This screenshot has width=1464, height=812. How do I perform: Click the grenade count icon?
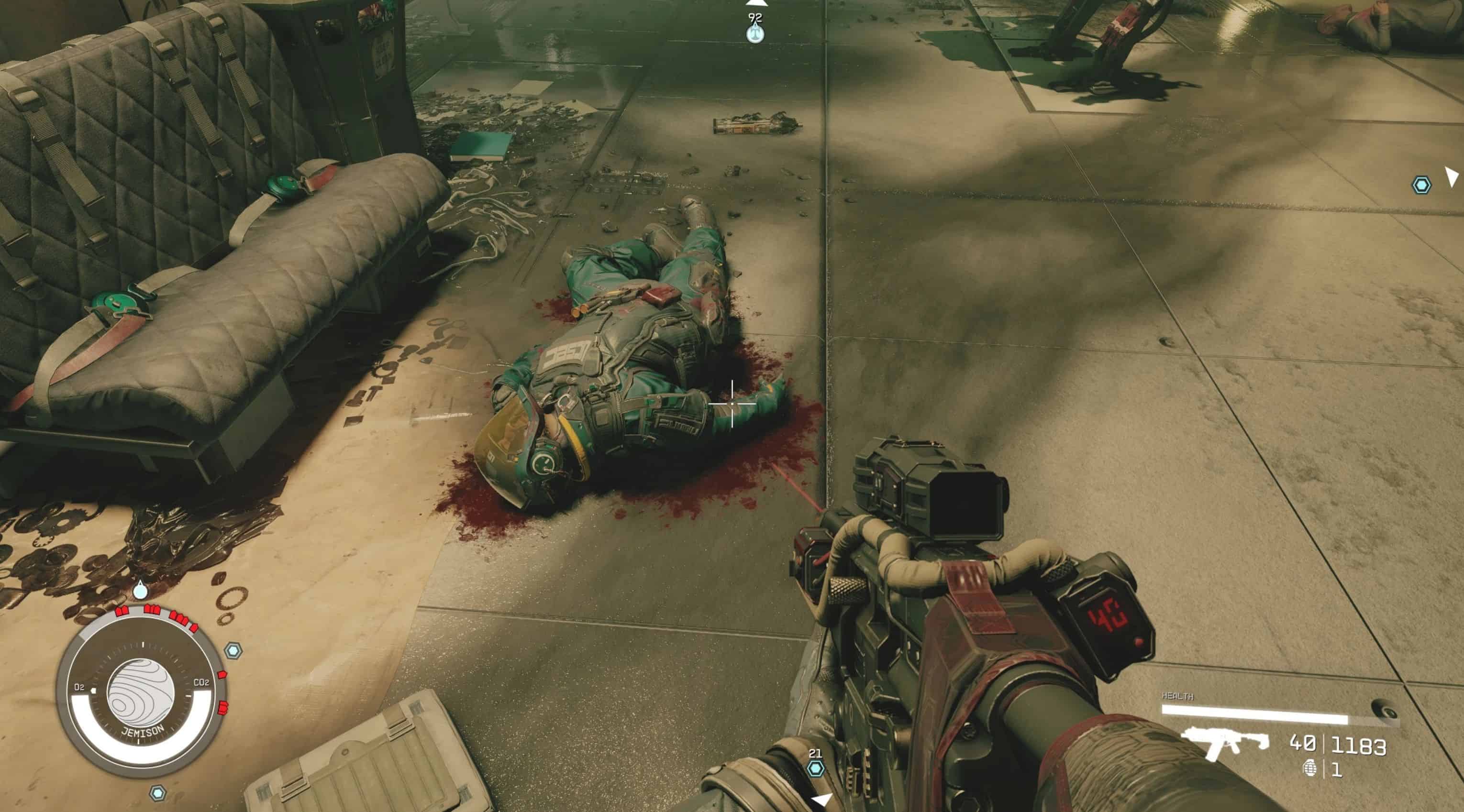[x=1309, y=769]
